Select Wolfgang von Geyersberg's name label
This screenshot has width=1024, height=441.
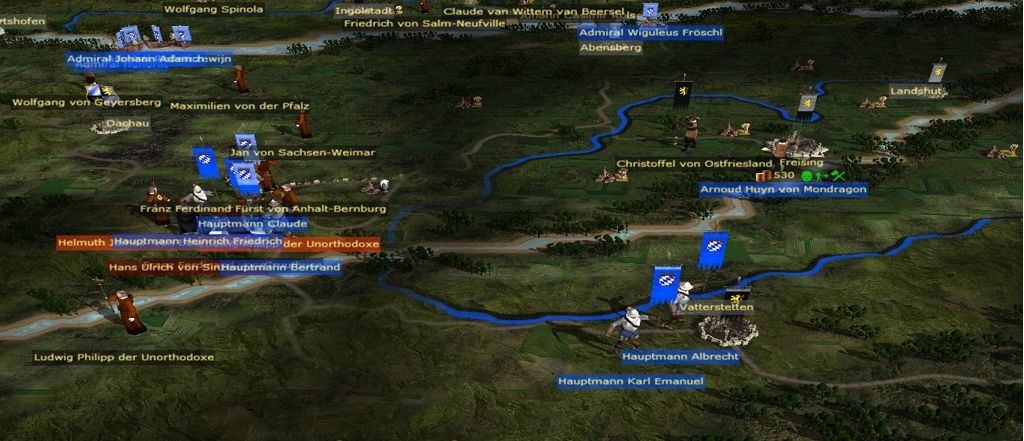(86, 102)
